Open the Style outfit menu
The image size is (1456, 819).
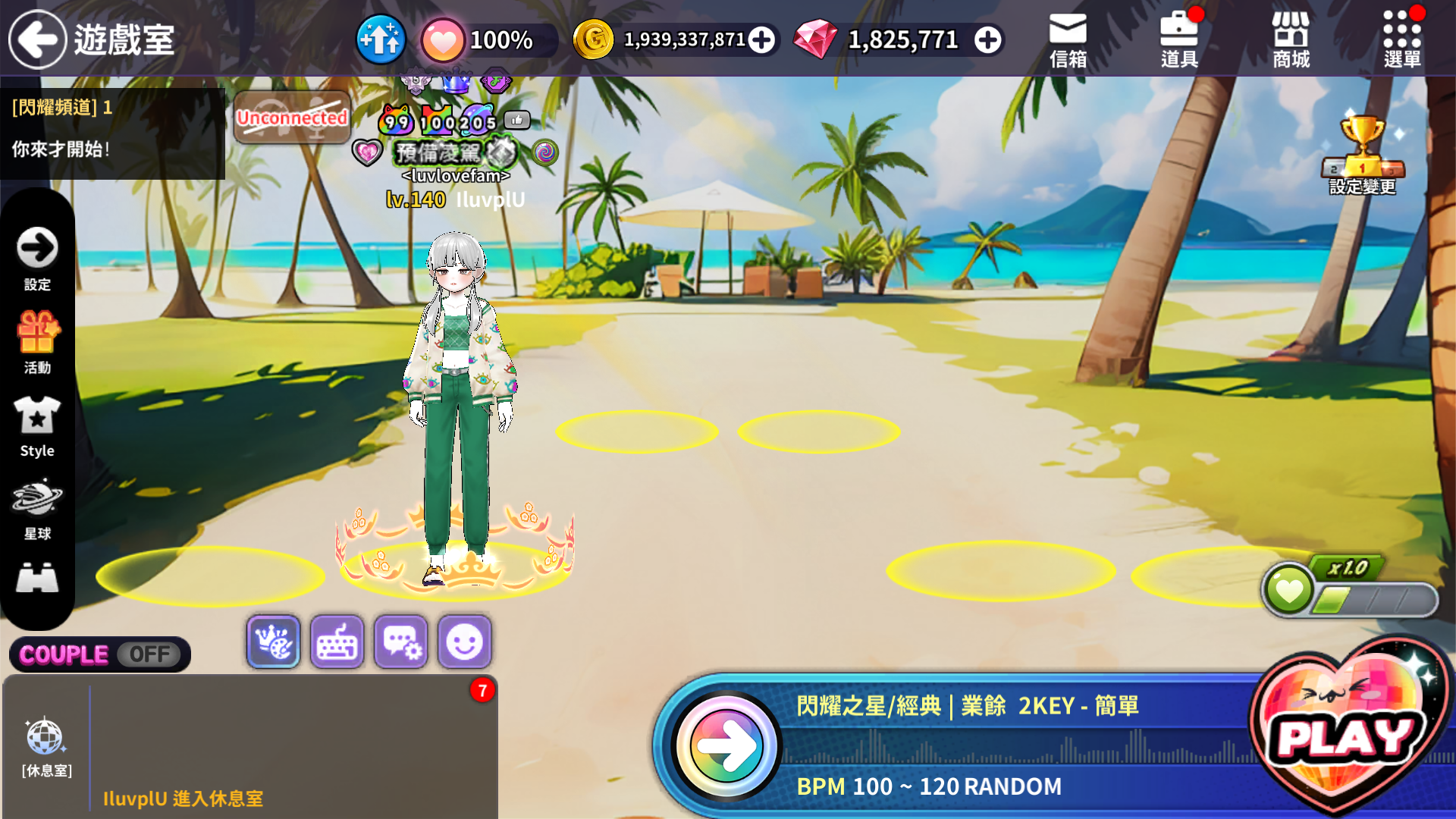tap(37, 425)
